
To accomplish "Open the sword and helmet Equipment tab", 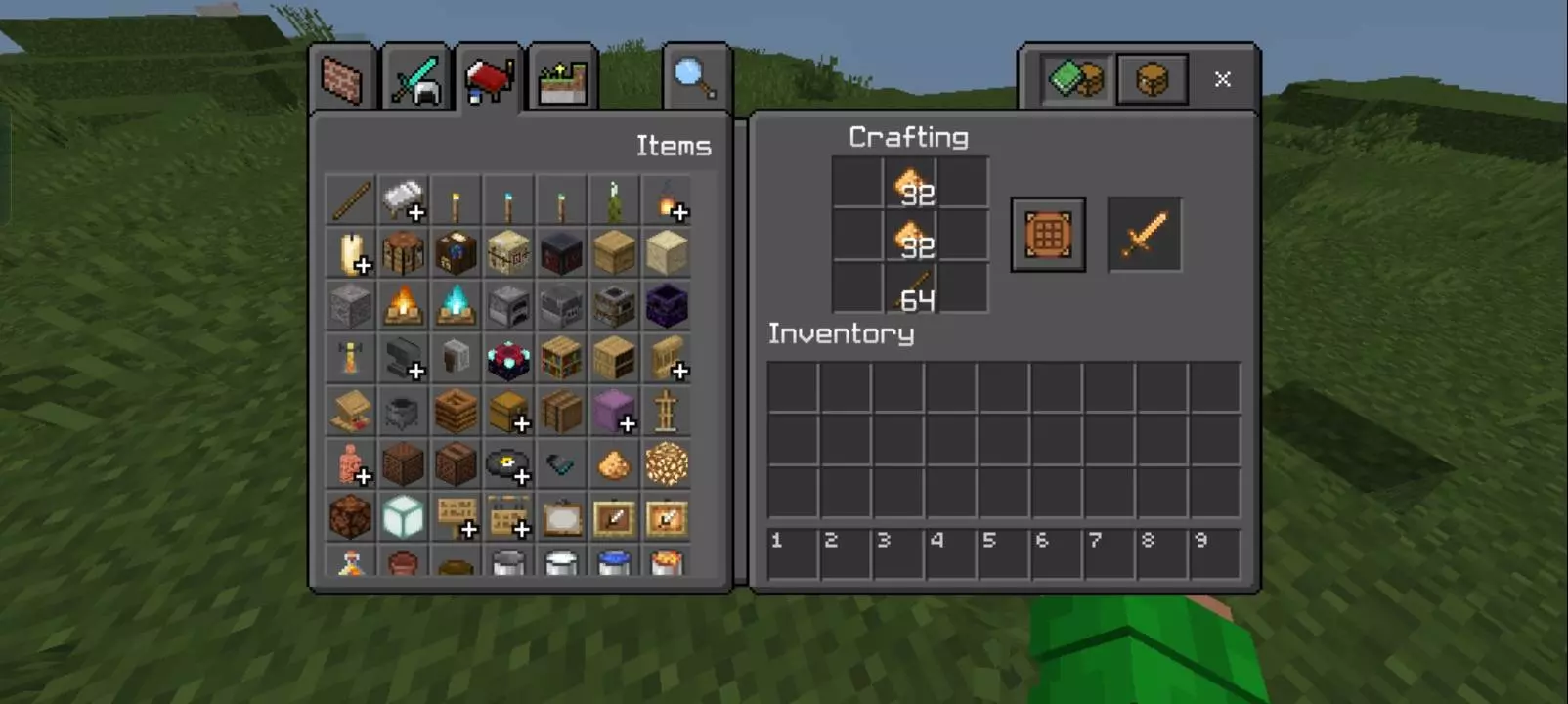I will tap(415, 78).
